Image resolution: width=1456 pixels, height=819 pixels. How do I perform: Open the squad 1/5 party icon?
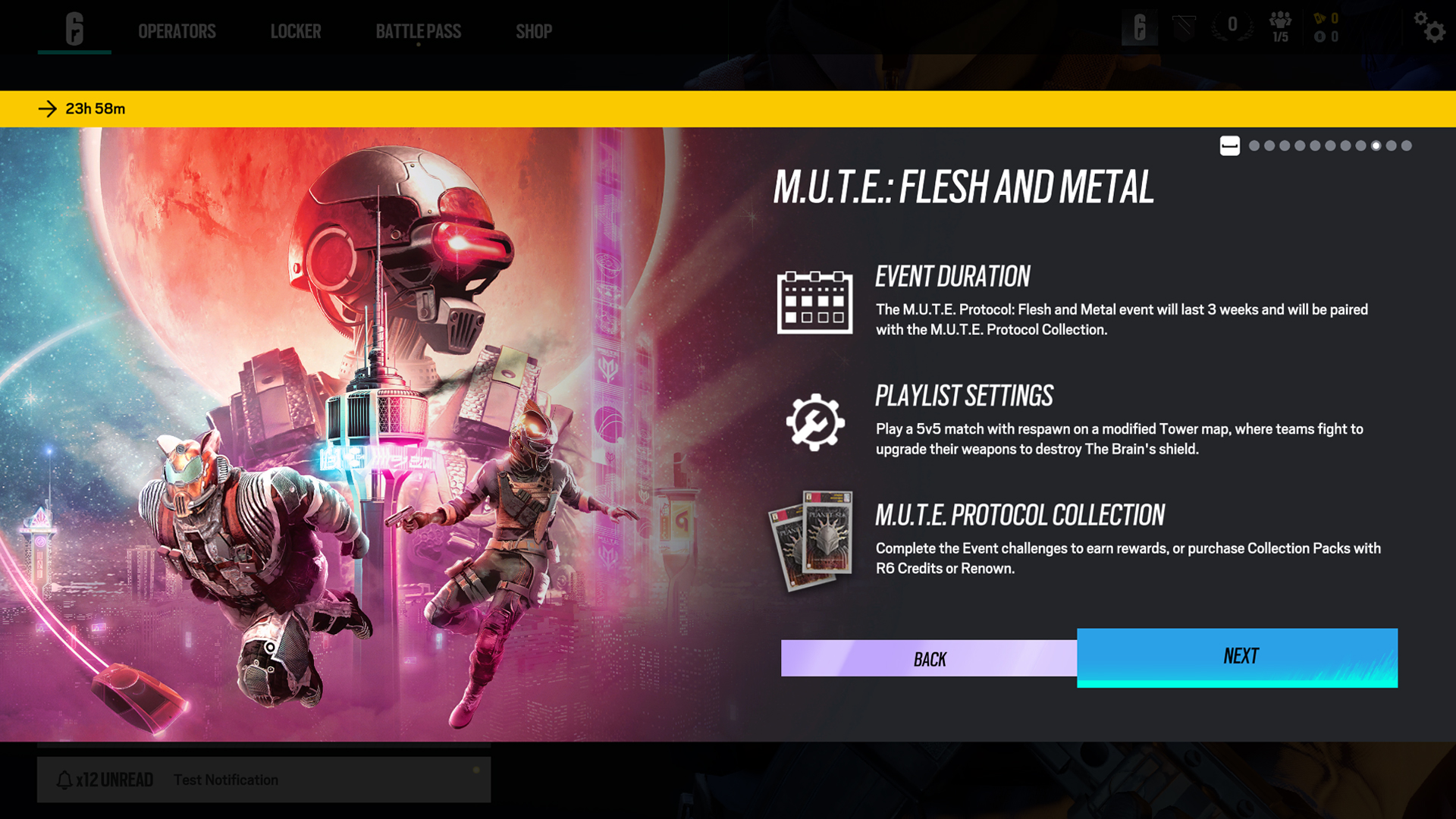point(1280,27)
